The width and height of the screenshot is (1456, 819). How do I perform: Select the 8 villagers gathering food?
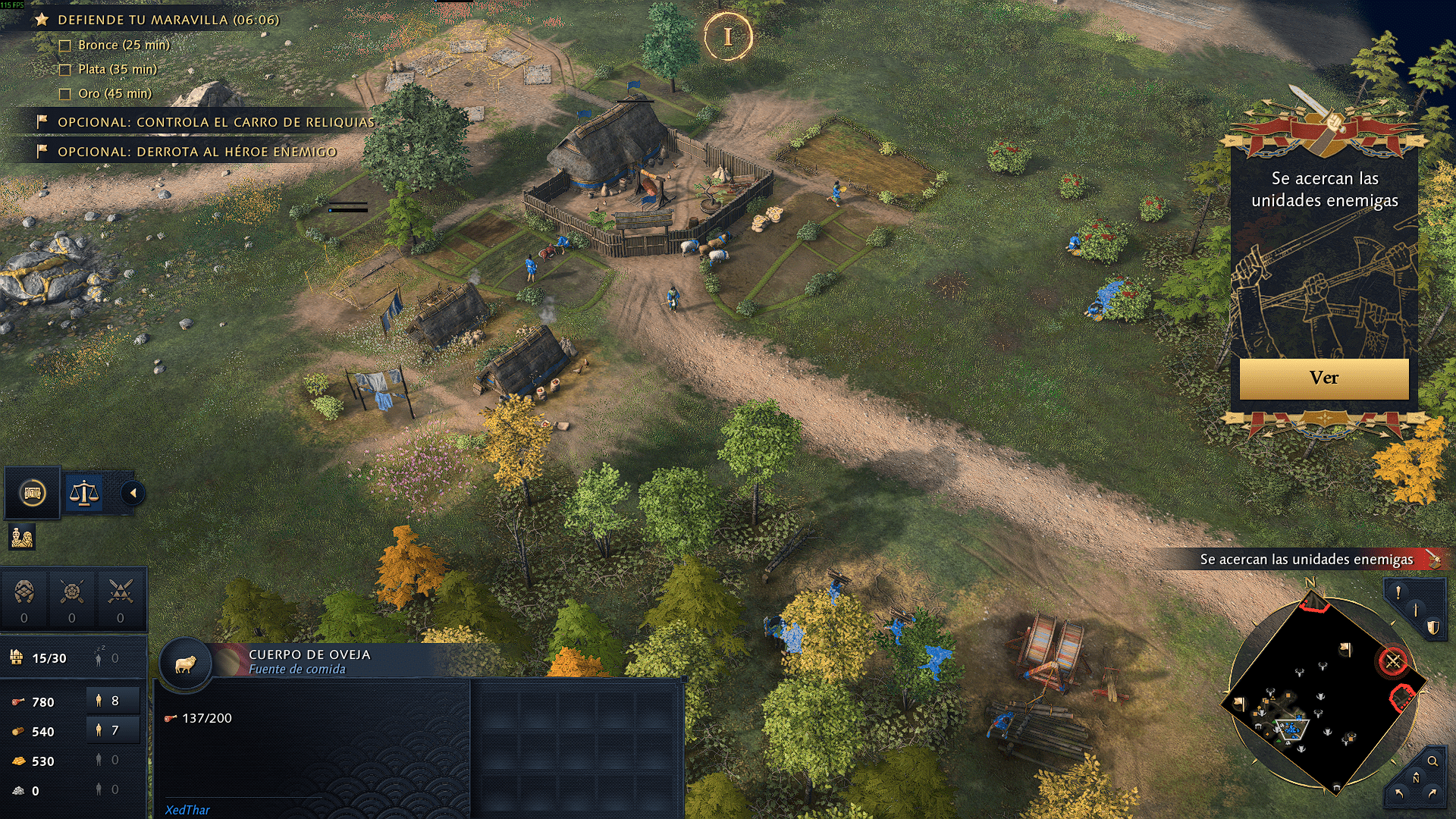112,701
